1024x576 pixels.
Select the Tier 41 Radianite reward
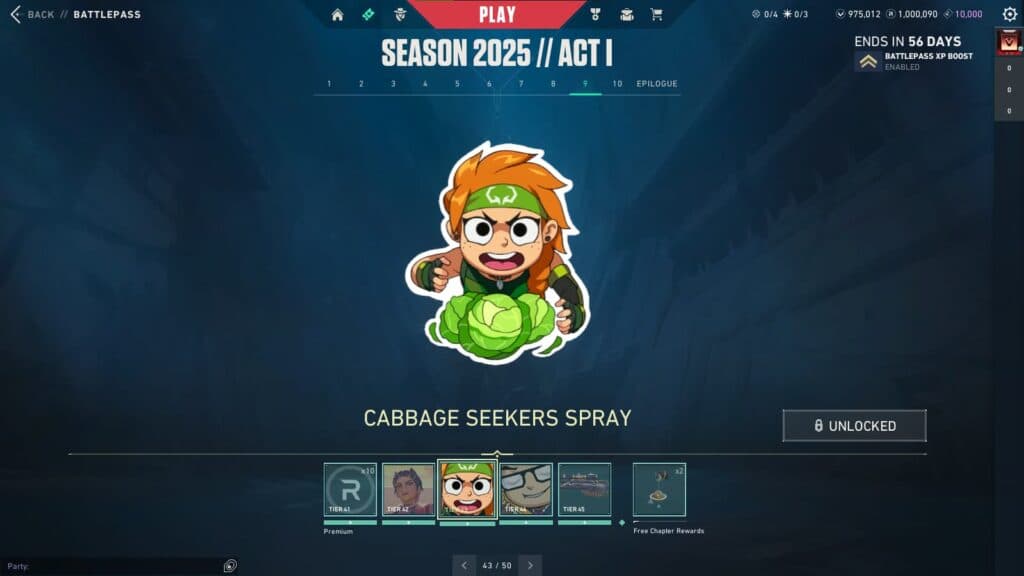350,489
